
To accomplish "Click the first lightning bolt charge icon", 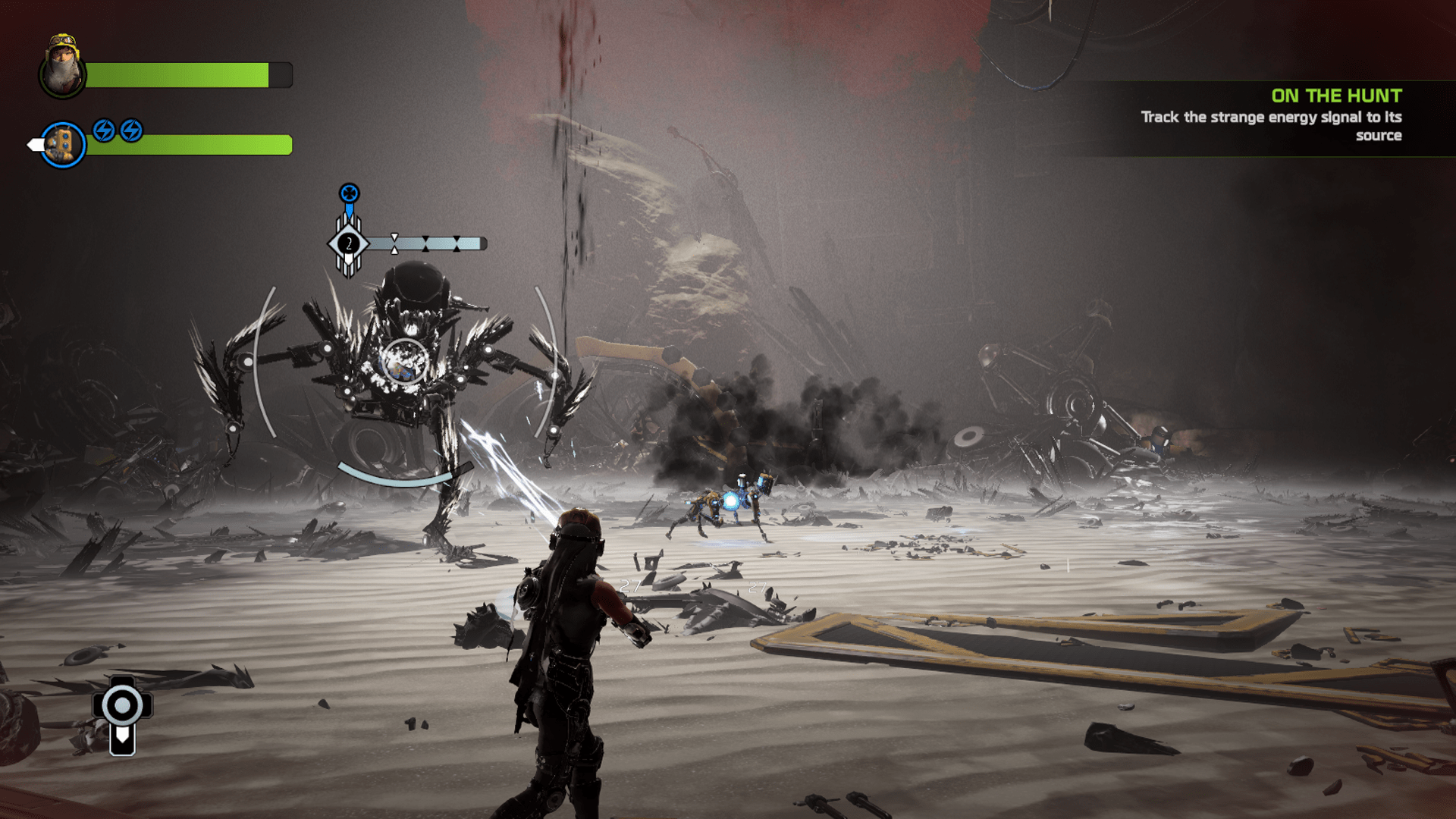I will click(x=104, y=130).
